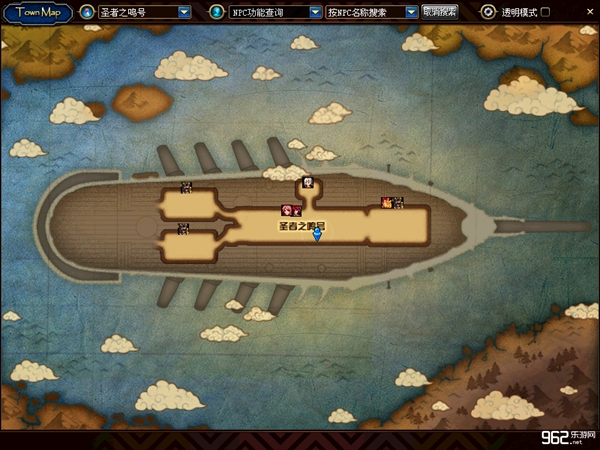600x450 pixels.
Task: Click the 取消搜索 cancel search button
Action: [x=440, y=12]
